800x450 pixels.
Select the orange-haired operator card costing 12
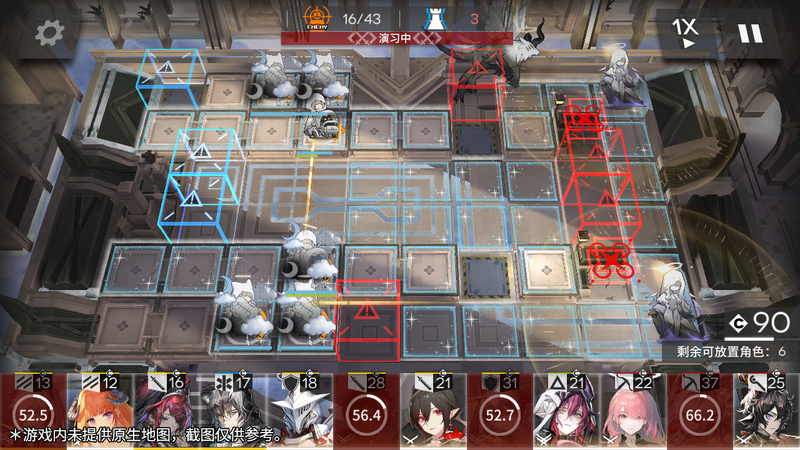99,411
